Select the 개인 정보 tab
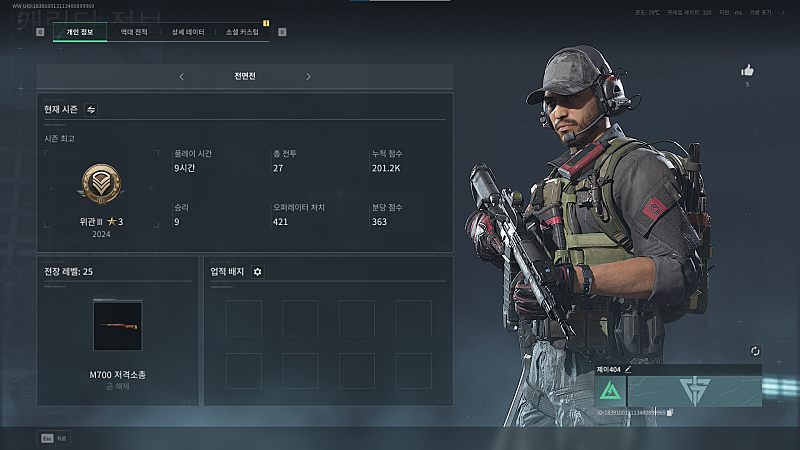Image resolution: width=800 pixels, height=450 pixels. click(79, 32)
